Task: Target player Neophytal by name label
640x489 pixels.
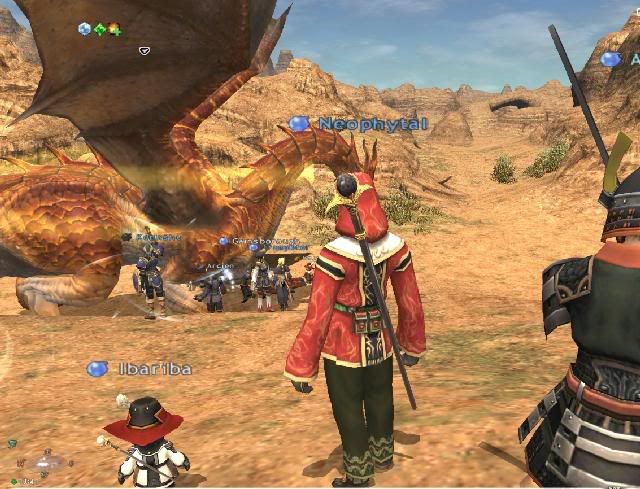Action: (x=373, y=124)
